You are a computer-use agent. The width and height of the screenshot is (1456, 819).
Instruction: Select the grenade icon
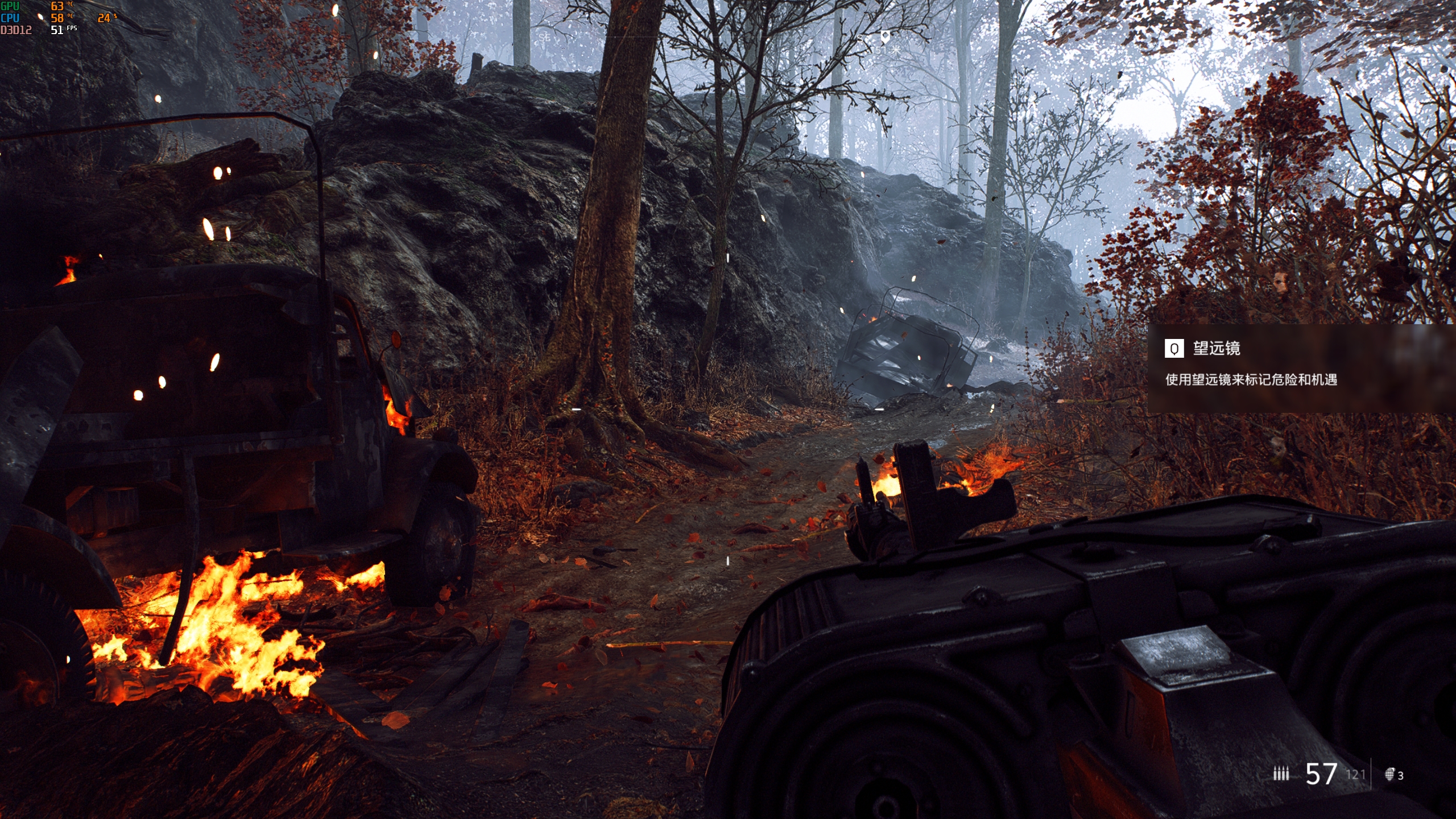tap(1389, 774)
